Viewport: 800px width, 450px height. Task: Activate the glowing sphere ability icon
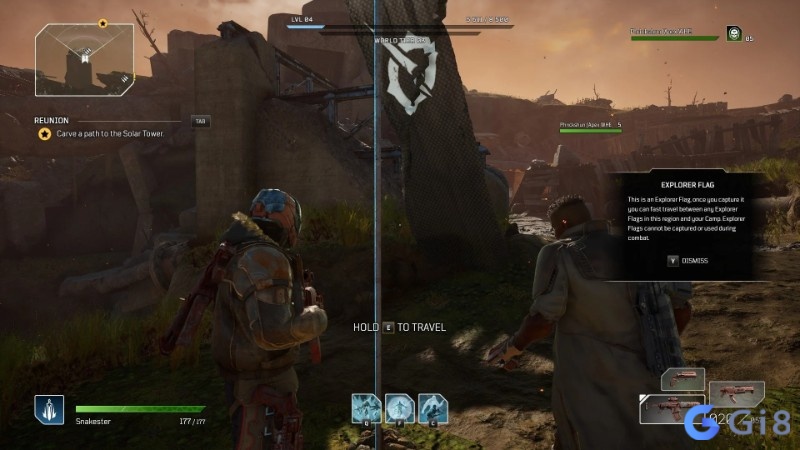400,407
